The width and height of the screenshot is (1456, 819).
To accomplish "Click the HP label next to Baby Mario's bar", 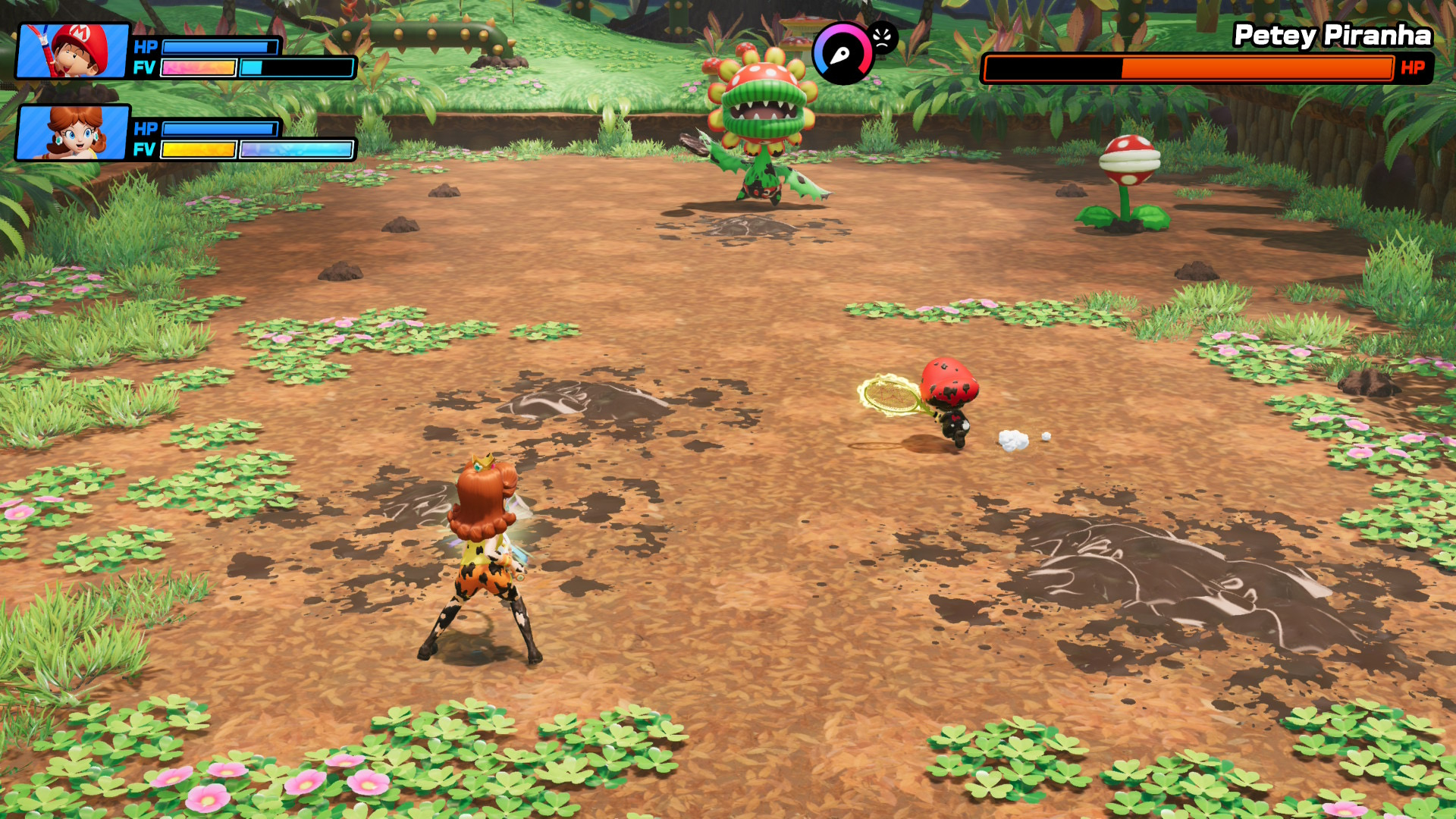I will pos(145,47).
